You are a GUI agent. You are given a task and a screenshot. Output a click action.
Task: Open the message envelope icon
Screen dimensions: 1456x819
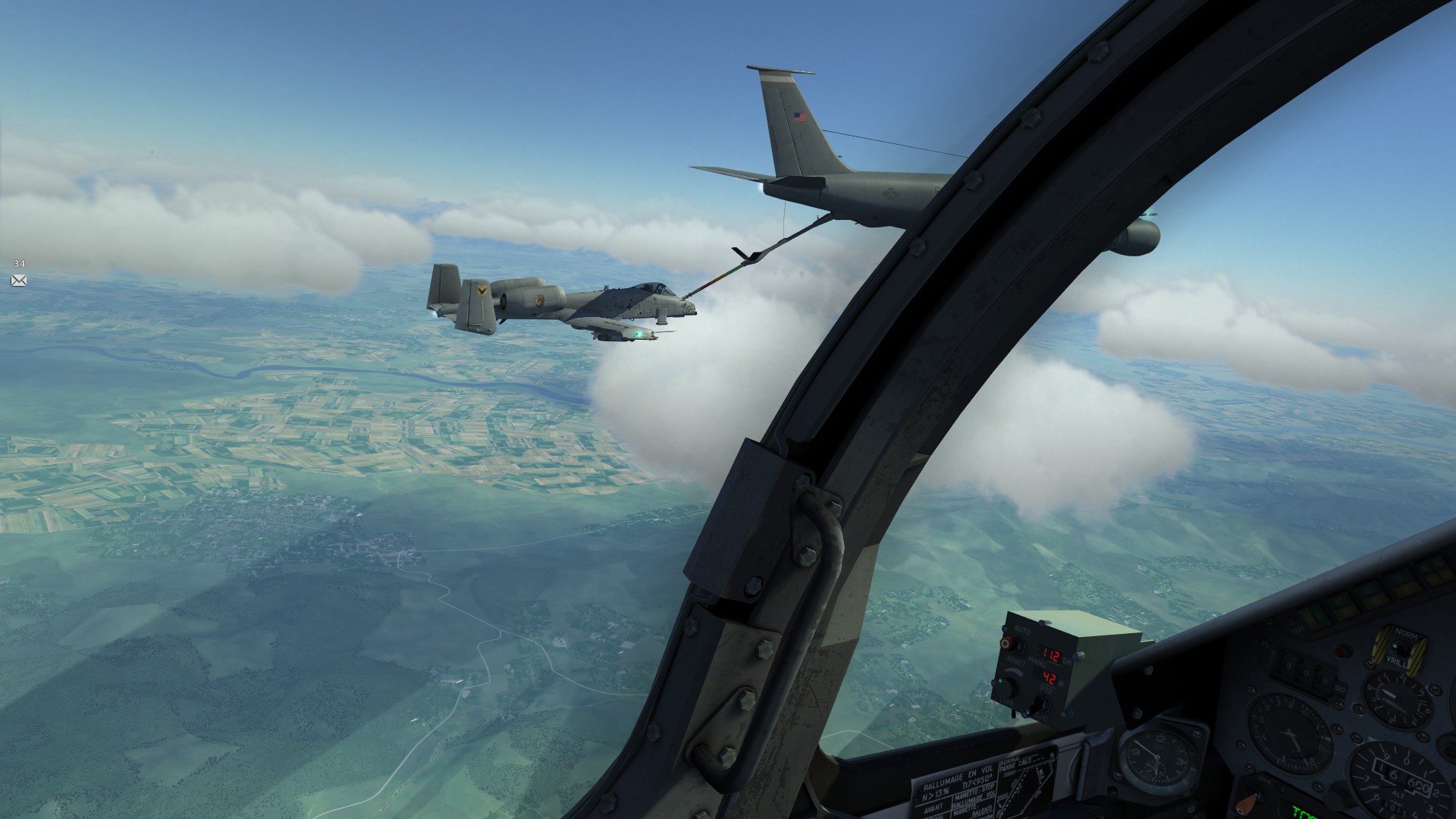19,281
